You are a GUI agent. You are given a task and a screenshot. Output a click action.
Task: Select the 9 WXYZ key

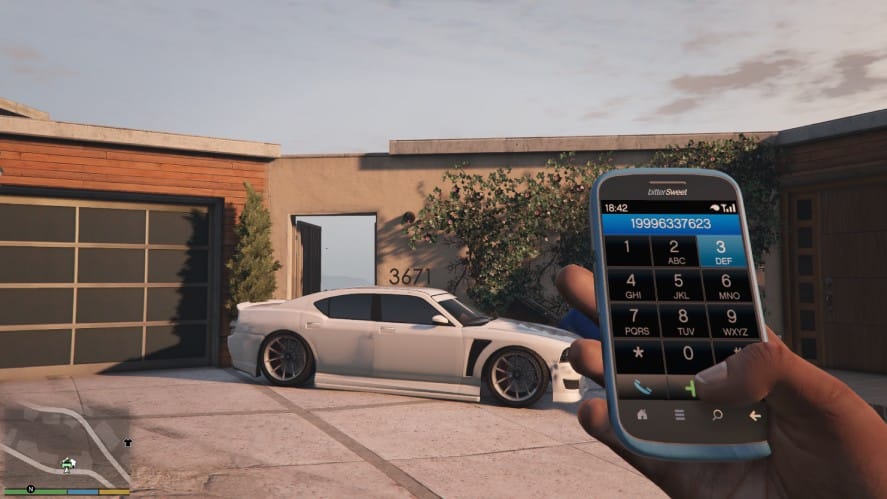pos(733,320)
